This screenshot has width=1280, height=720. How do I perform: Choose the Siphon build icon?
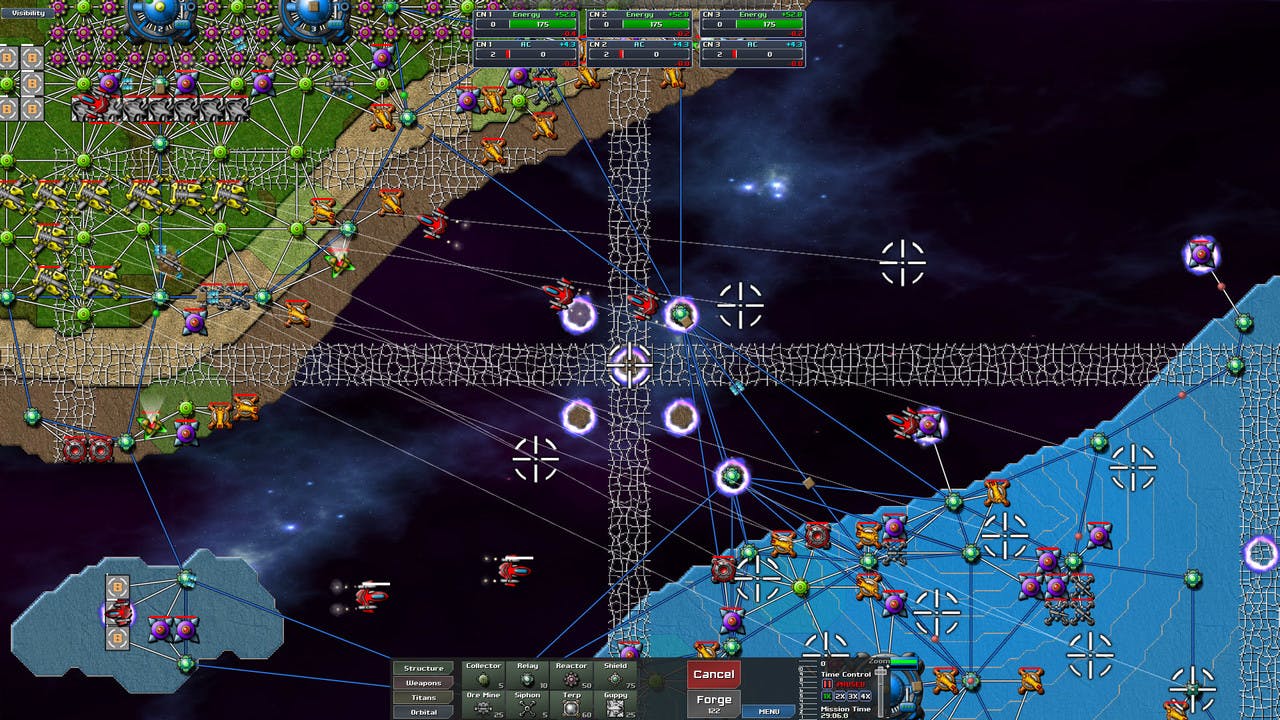[x=526, y=706]
